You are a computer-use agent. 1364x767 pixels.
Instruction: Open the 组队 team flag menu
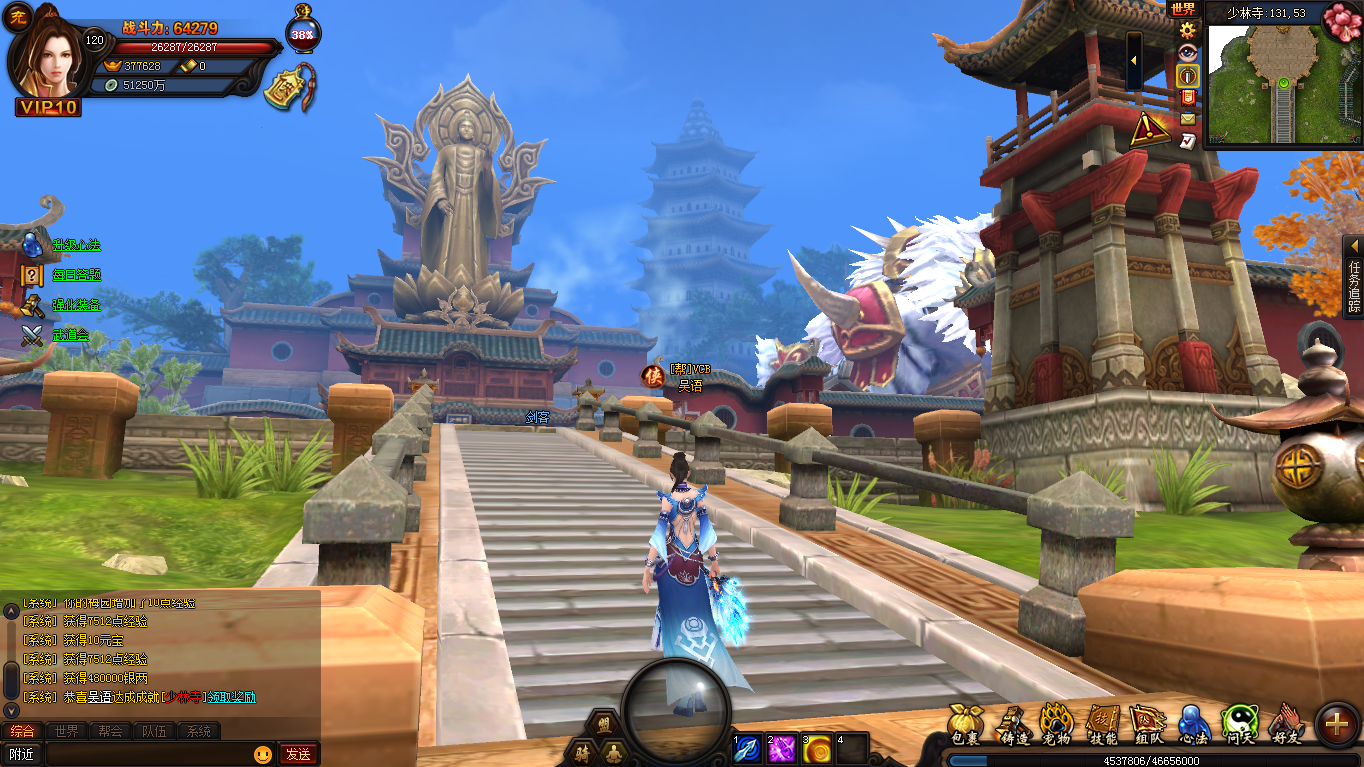(1147, 724)
